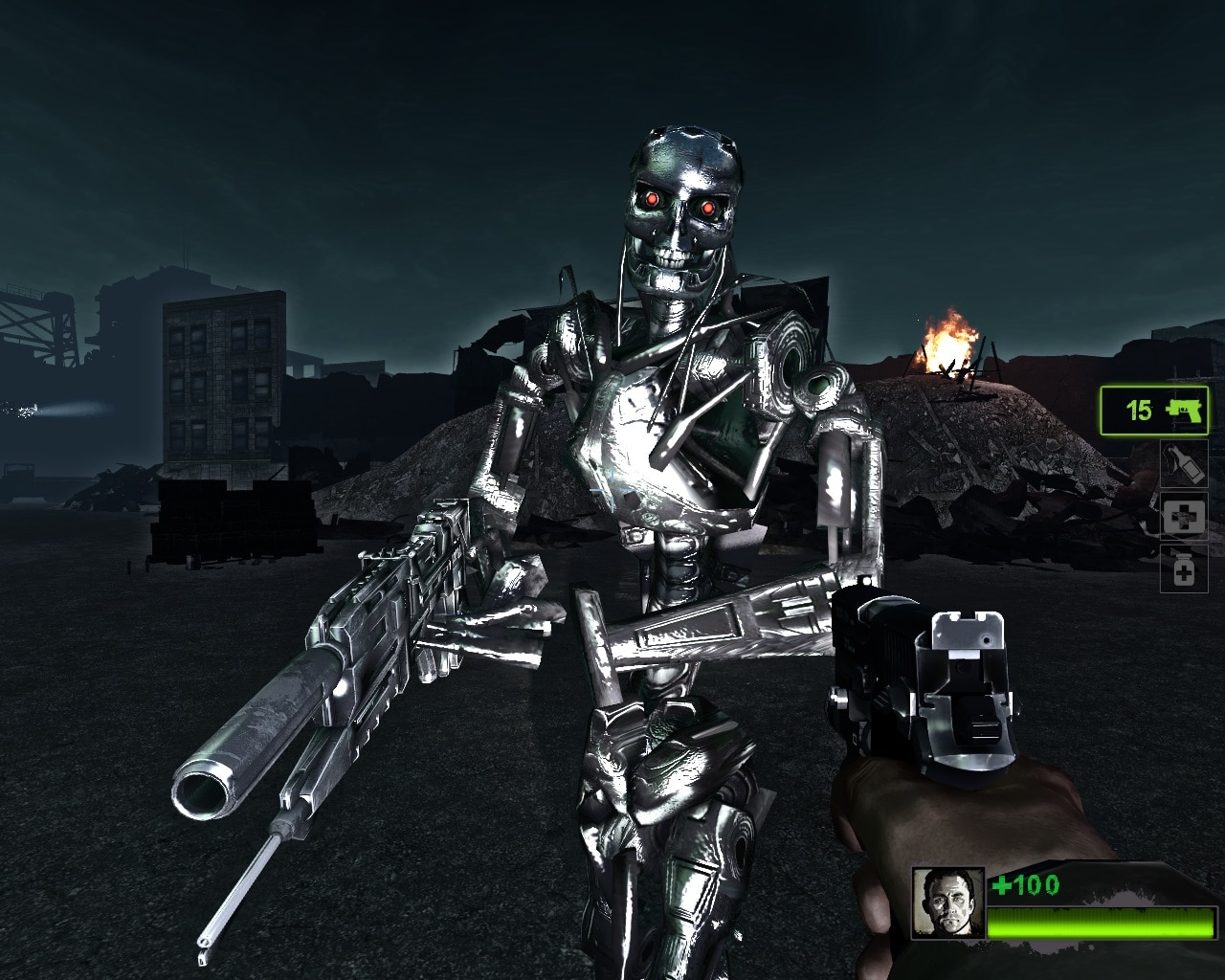Toggle the highlighted pistol weapon slot
This screenshot has width=1225, height=980.
1154,411
